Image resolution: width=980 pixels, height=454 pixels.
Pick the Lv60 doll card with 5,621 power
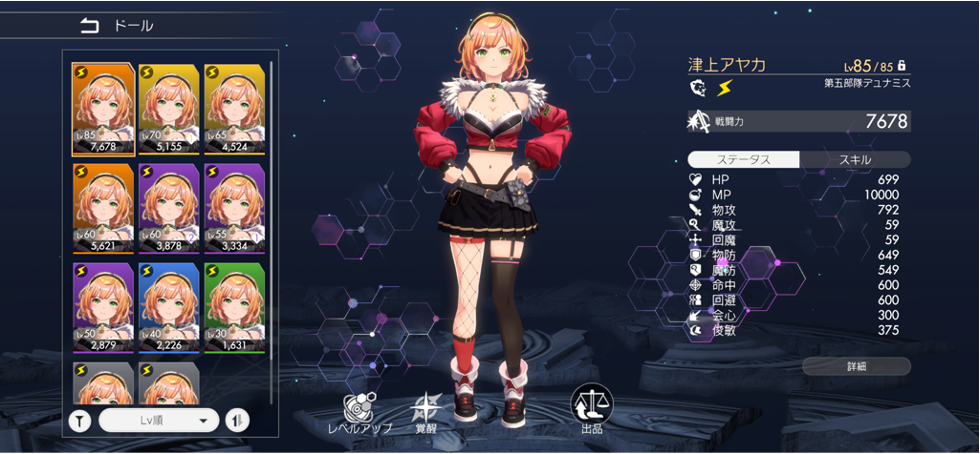pyautogui.click(x=103, y=207)
